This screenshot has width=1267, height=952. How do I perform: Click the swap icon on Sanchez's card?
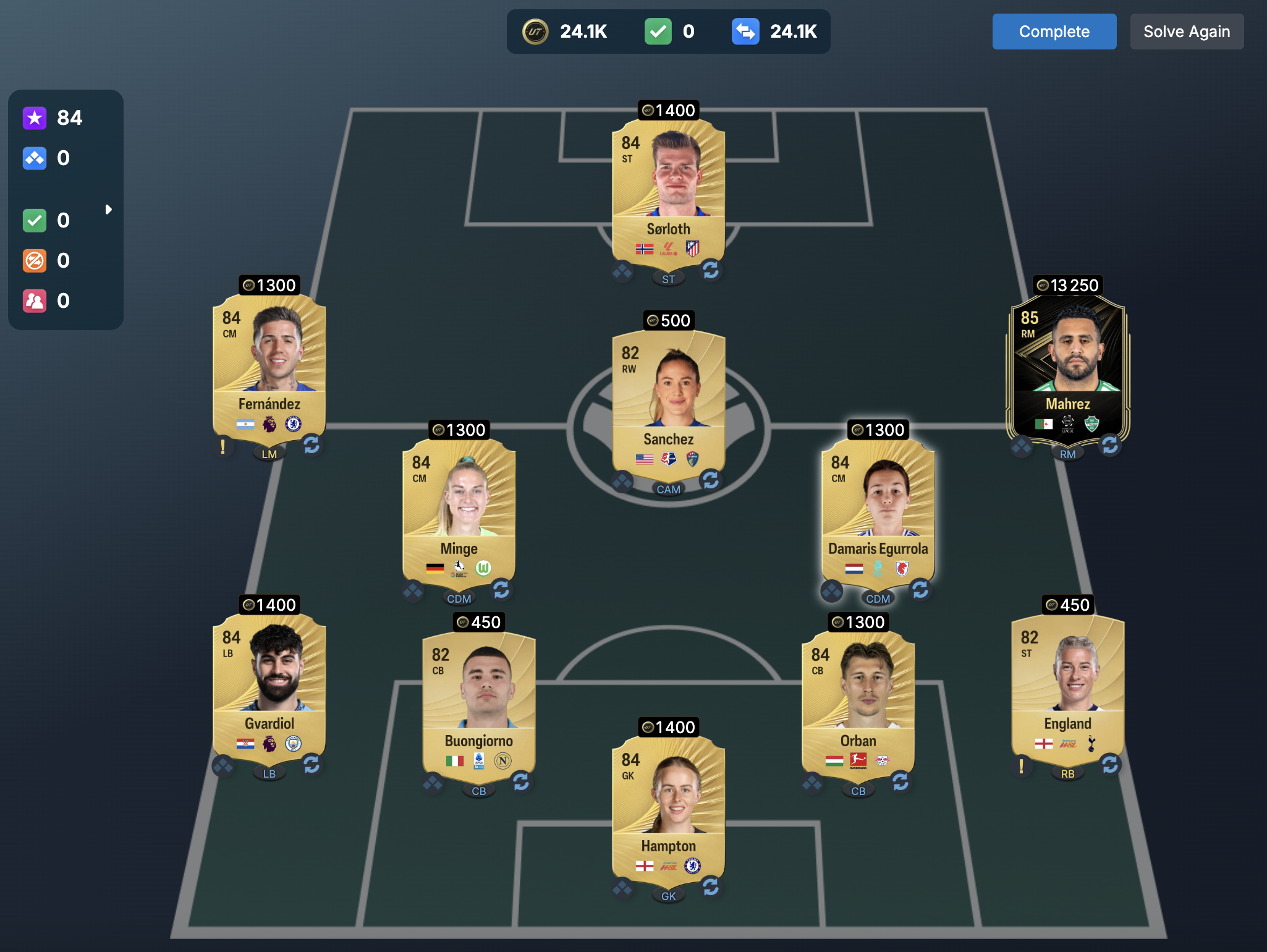pos(711,480)
